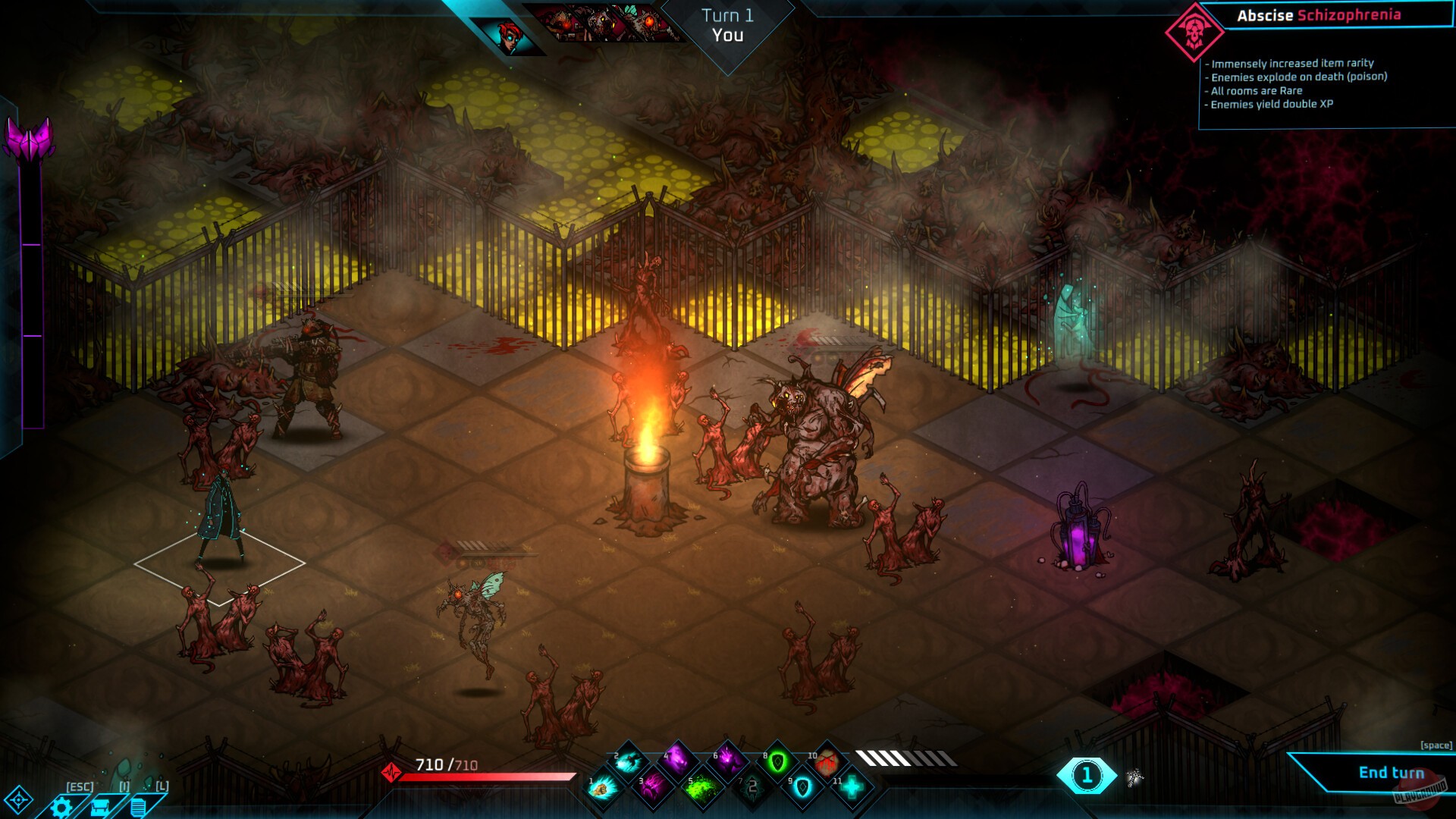This screenshot has width=1456, height=819.
Task: Click the pink diamond cursor near End turn
Action: pyautogui.click(x=1134, y=777)
